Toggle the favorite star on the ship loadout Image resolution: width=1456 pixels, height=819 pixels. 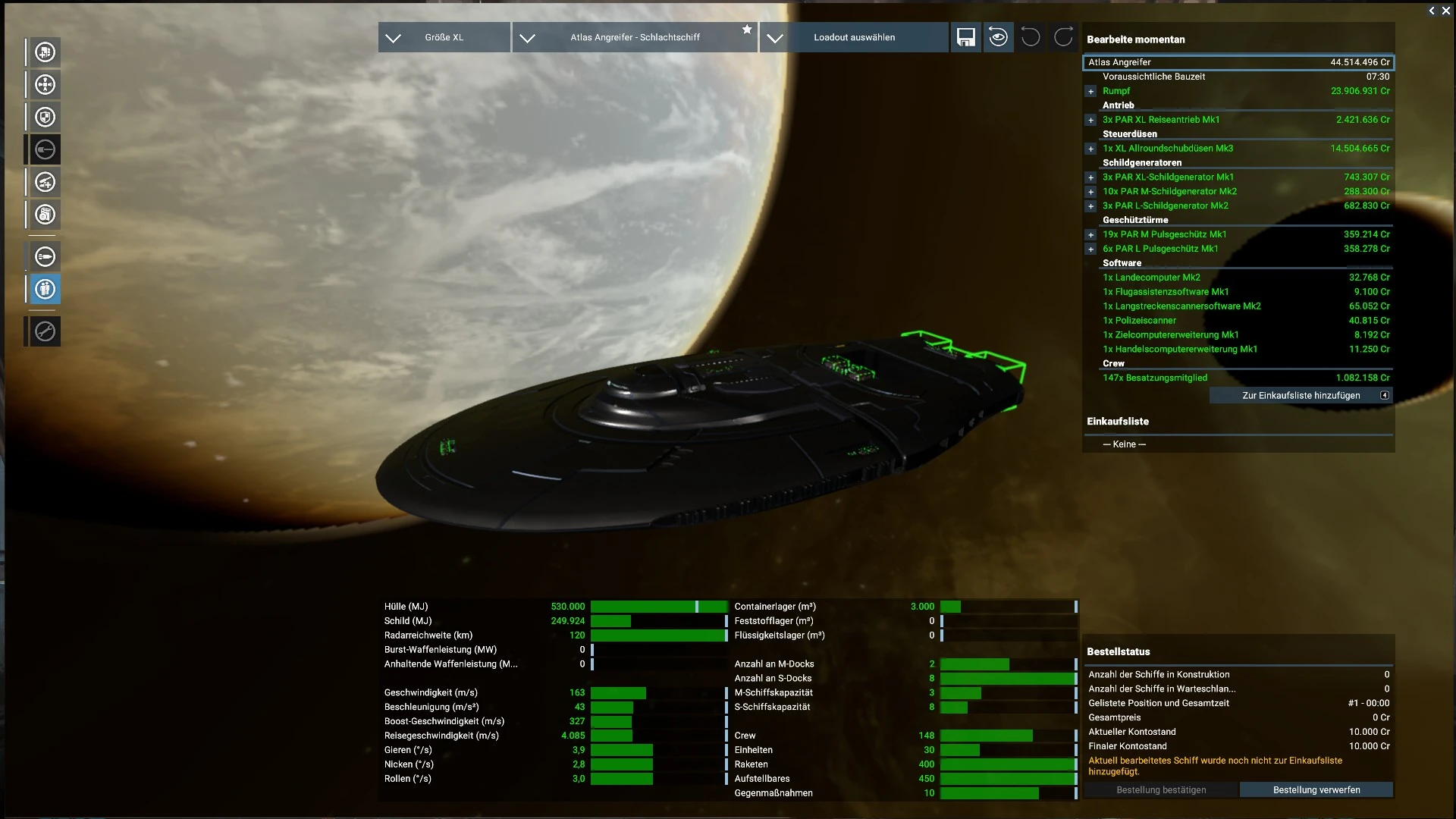pyautogui.click(x=747, y=30)
